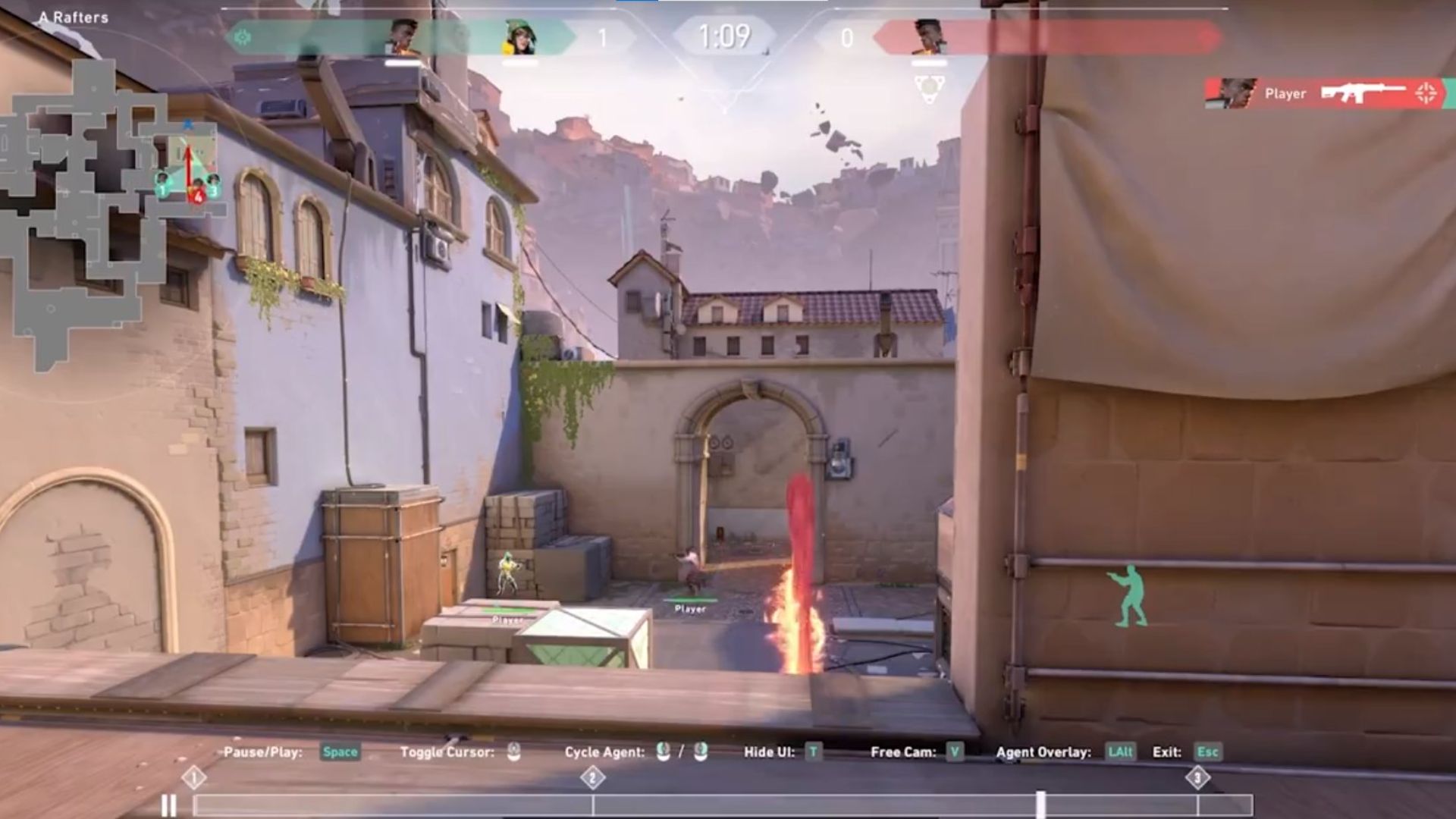Jump to timeline marker 3
This screenshot has height=819, width=1456.
[1197, 778]
